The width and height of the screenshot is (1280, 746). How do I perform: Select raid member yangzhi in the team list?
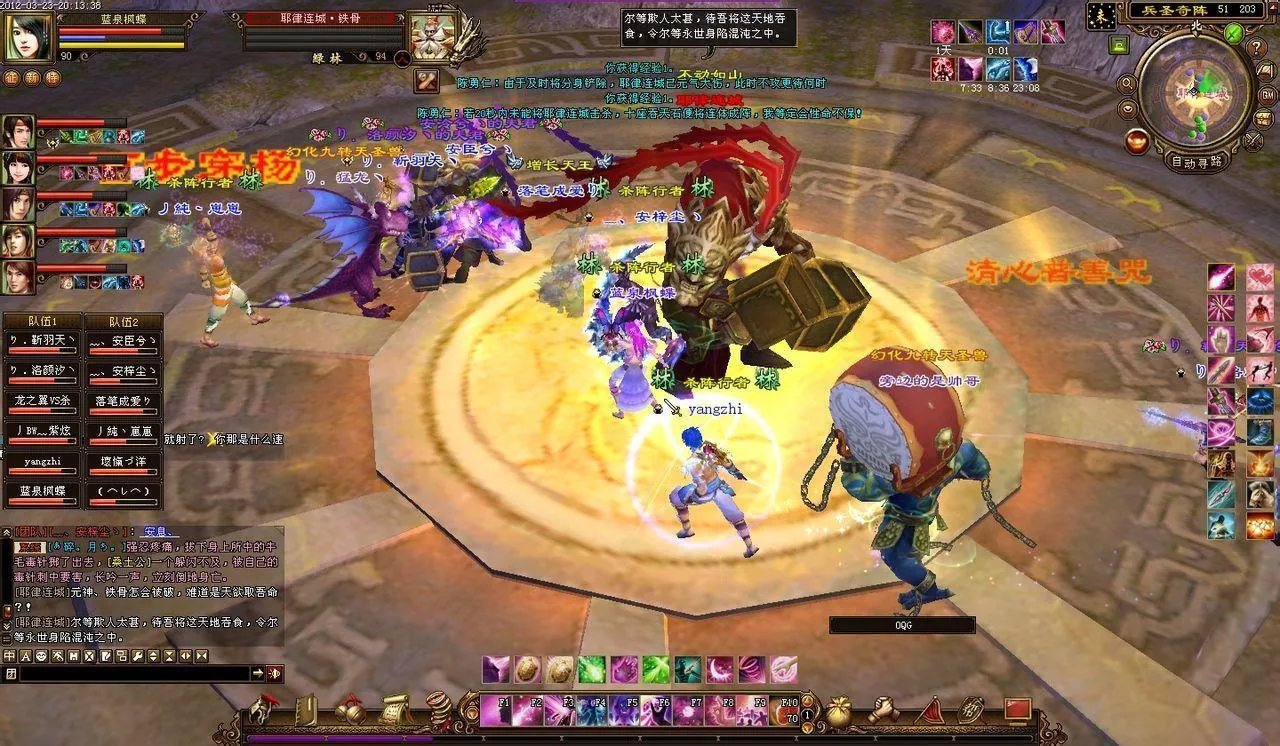[x=42, y=462]
